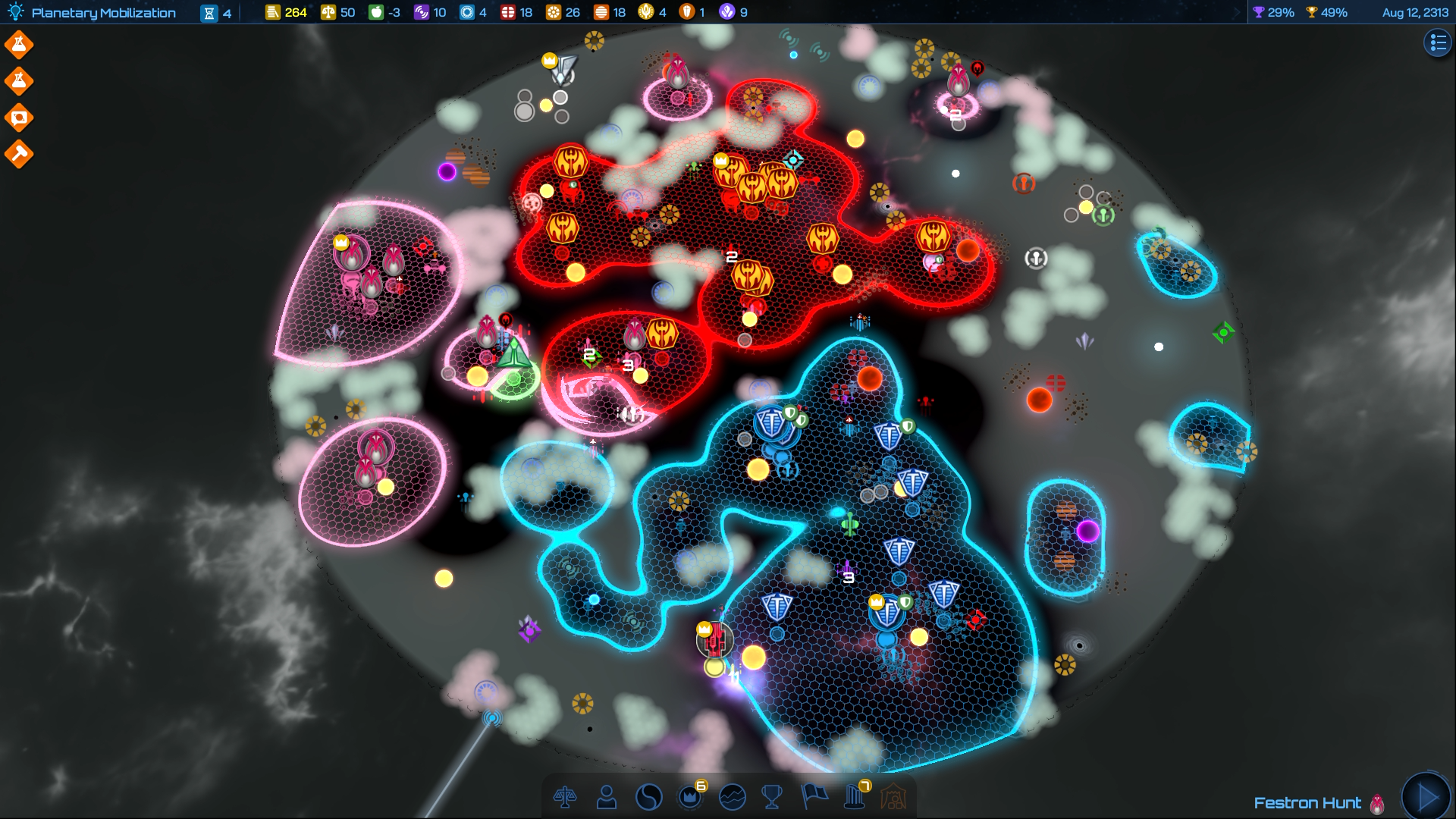Open the list menu at top right
The image size is (1456, 819).
(x=1437, y=44)
